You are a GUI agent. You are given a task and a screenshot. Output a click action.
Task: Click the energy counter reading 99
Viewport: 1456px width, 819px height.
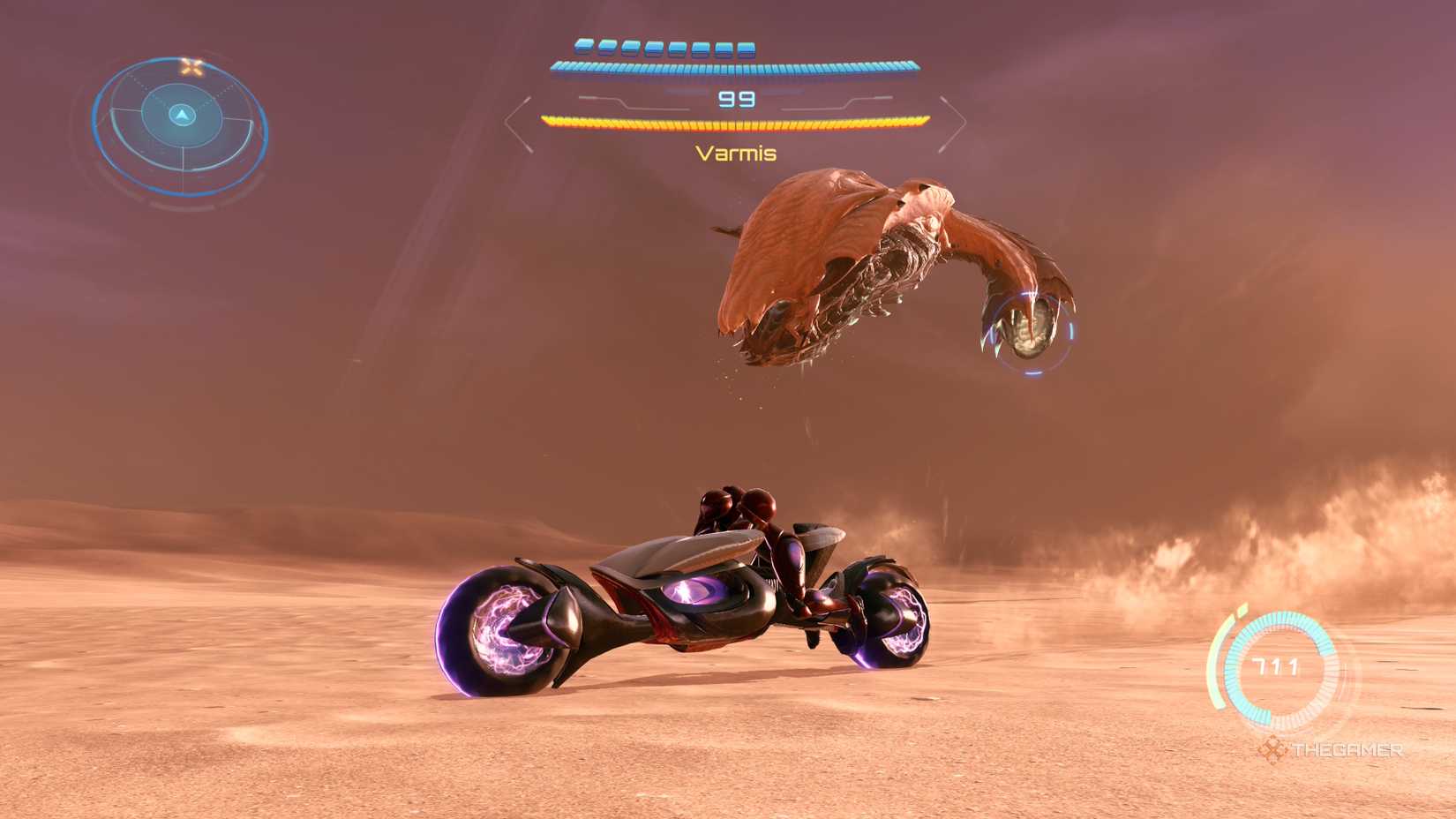tap(738, 101)
